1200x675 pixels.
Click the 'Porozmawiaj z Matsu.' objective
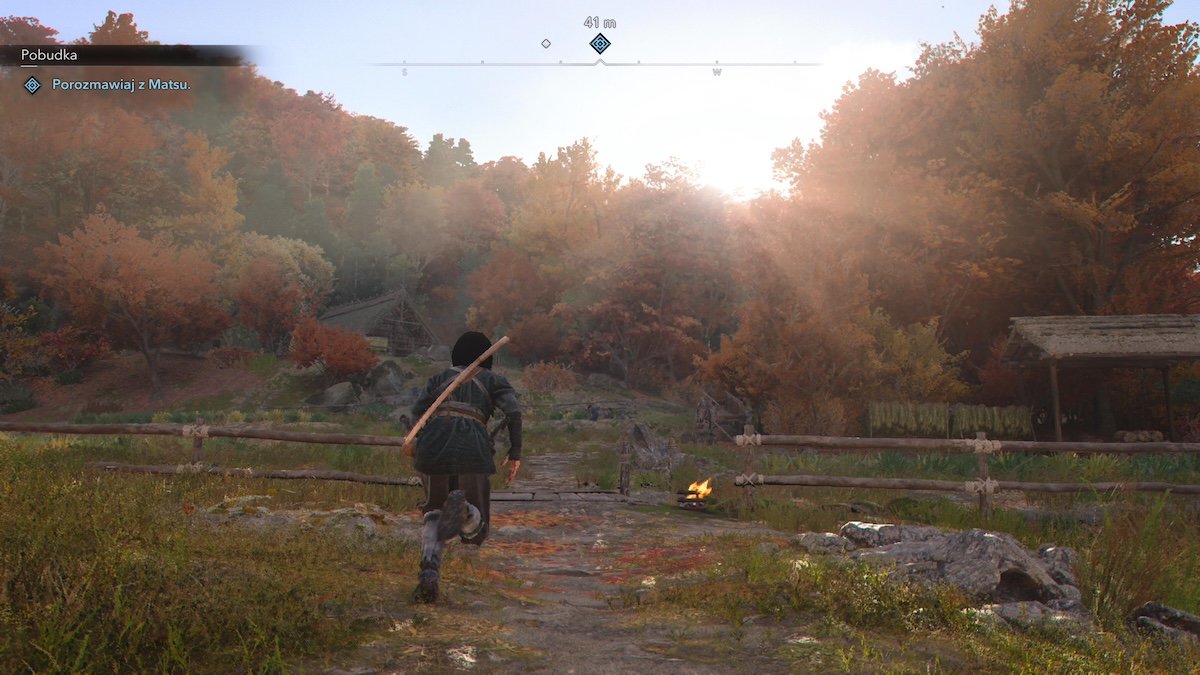(x=121, y=85)
